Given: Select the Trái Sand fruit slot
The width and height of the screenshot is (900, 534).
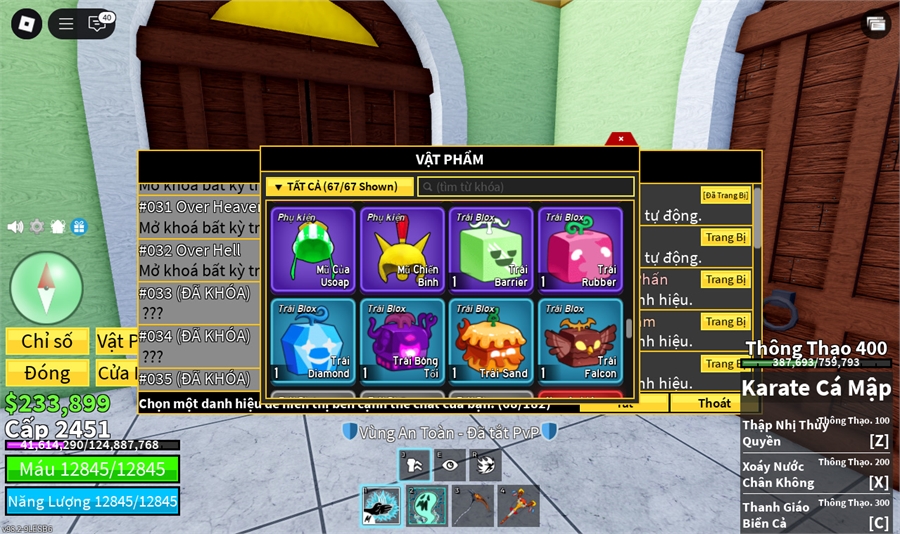Looking at the screenshot, I should click(491, 341).
